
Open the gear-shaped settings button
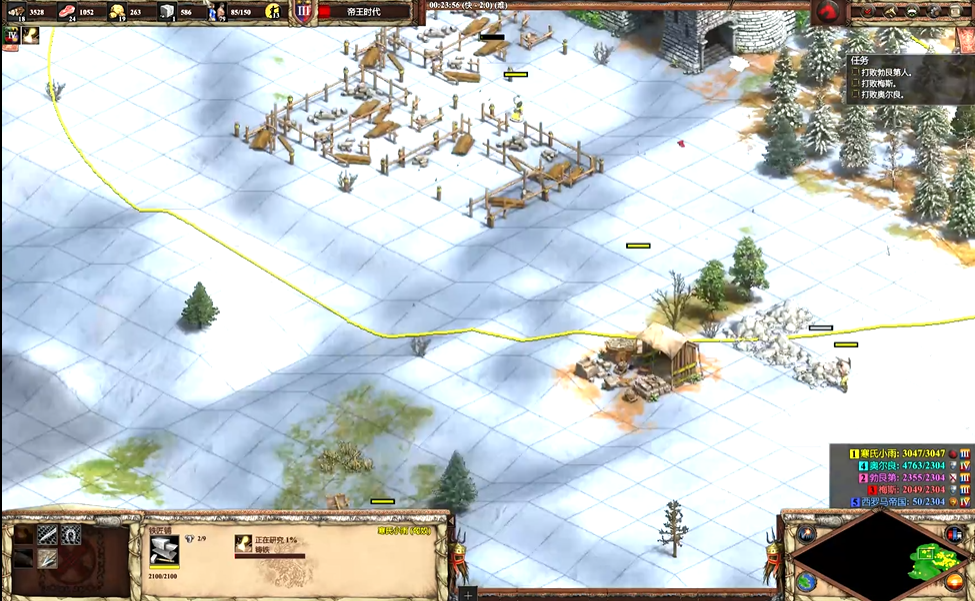click(934, 12)
